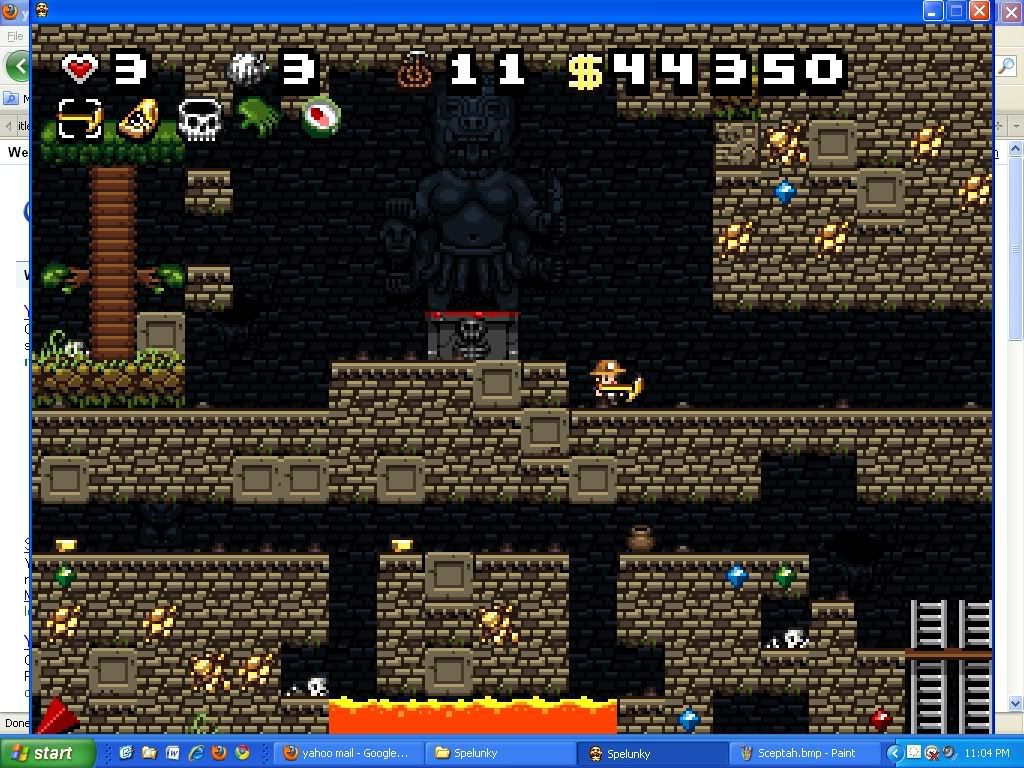Select the green climbing glove icon
The image size is (1024, 768).
click(258, 117)
